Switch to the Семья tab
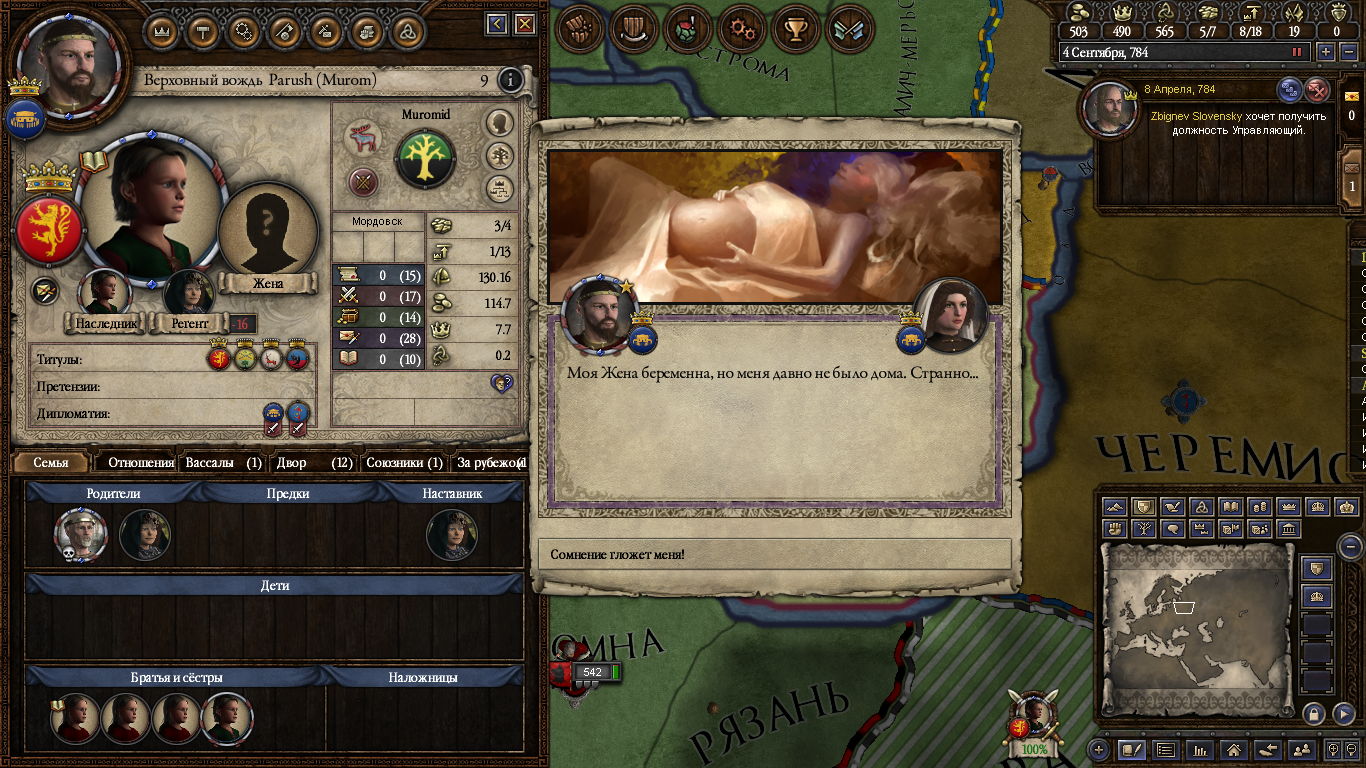This screenshot has height=768, width=1366. [x=51, y=463]
